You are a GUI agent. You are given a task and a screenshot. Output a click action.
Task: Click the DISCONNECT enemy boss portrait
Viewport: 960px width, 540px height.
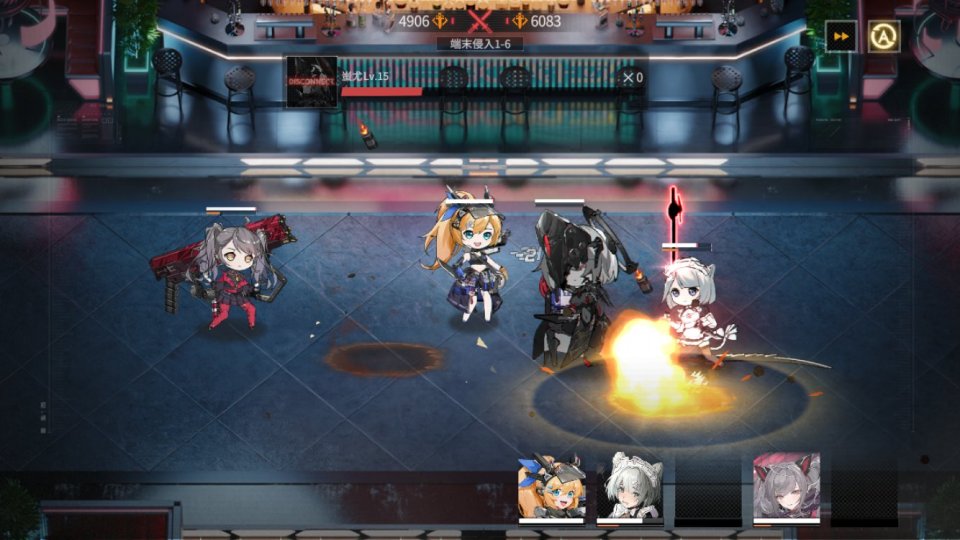pyautogui.click(x=311, y=82)
